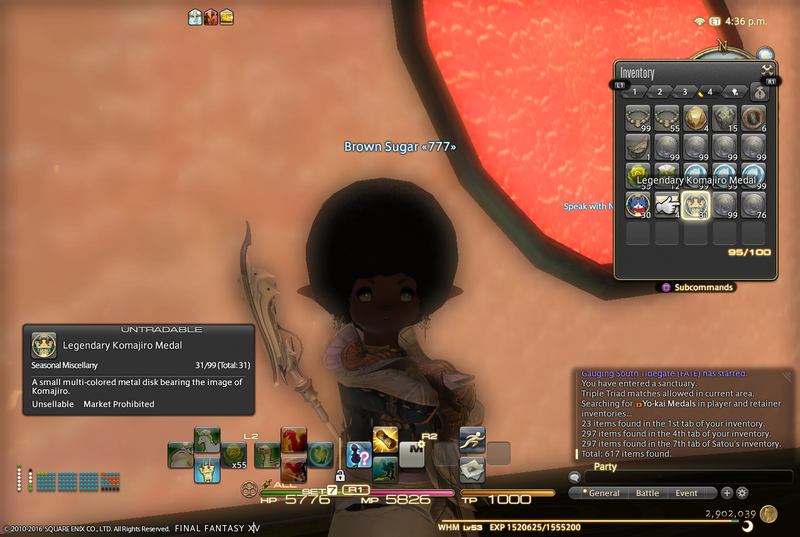Select the blue cat medal with 30 count

[638, 205]
